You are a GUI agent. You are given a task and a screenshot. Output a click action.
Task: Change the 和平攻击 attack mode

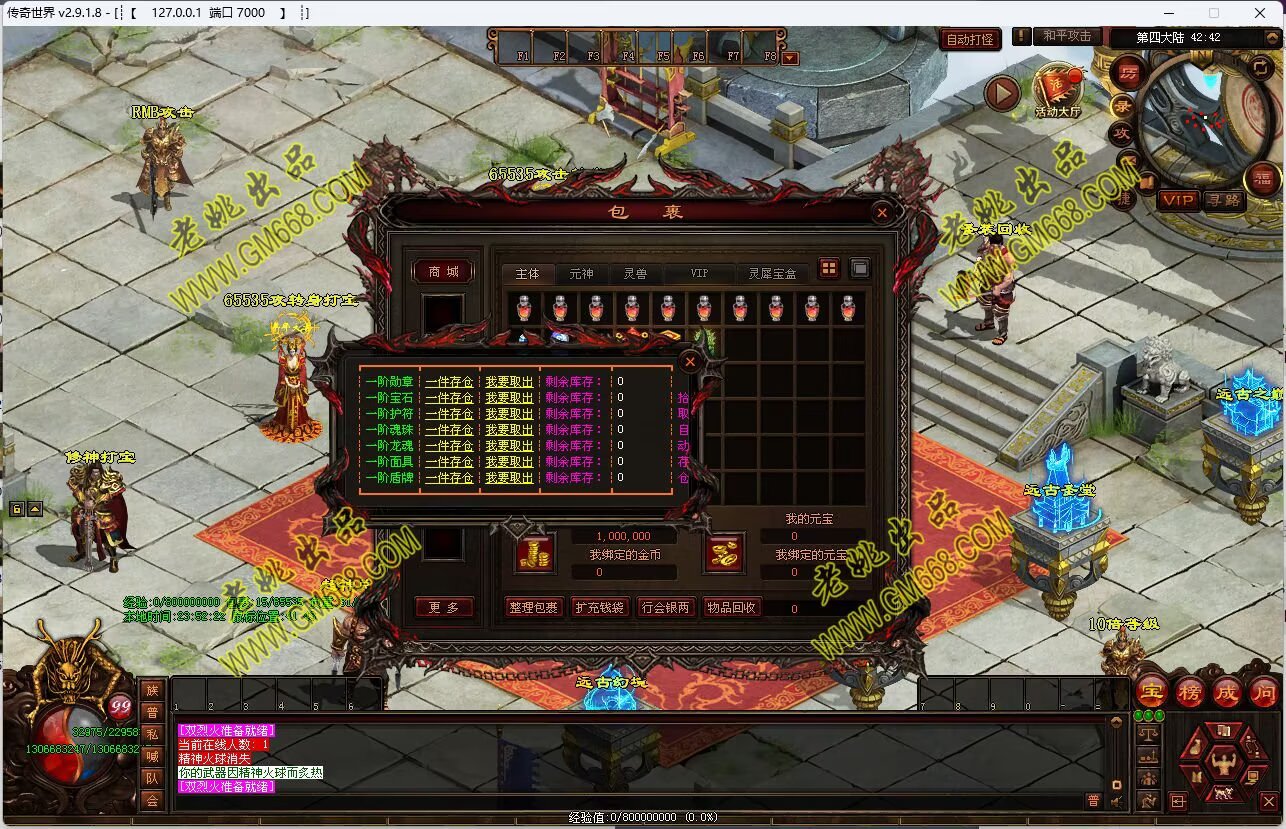pyautogui.click(x=1067, y=36)
